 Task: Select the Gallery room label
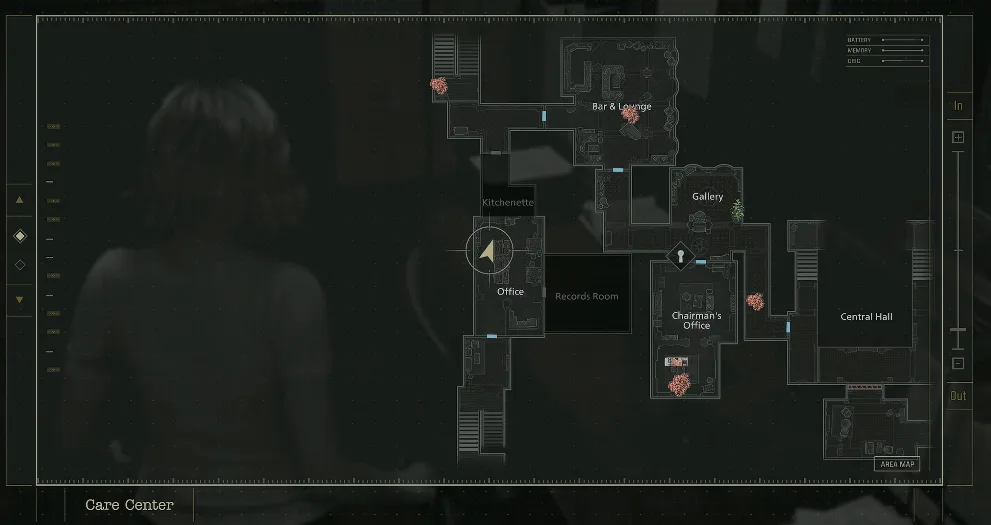tap(707, 197)
